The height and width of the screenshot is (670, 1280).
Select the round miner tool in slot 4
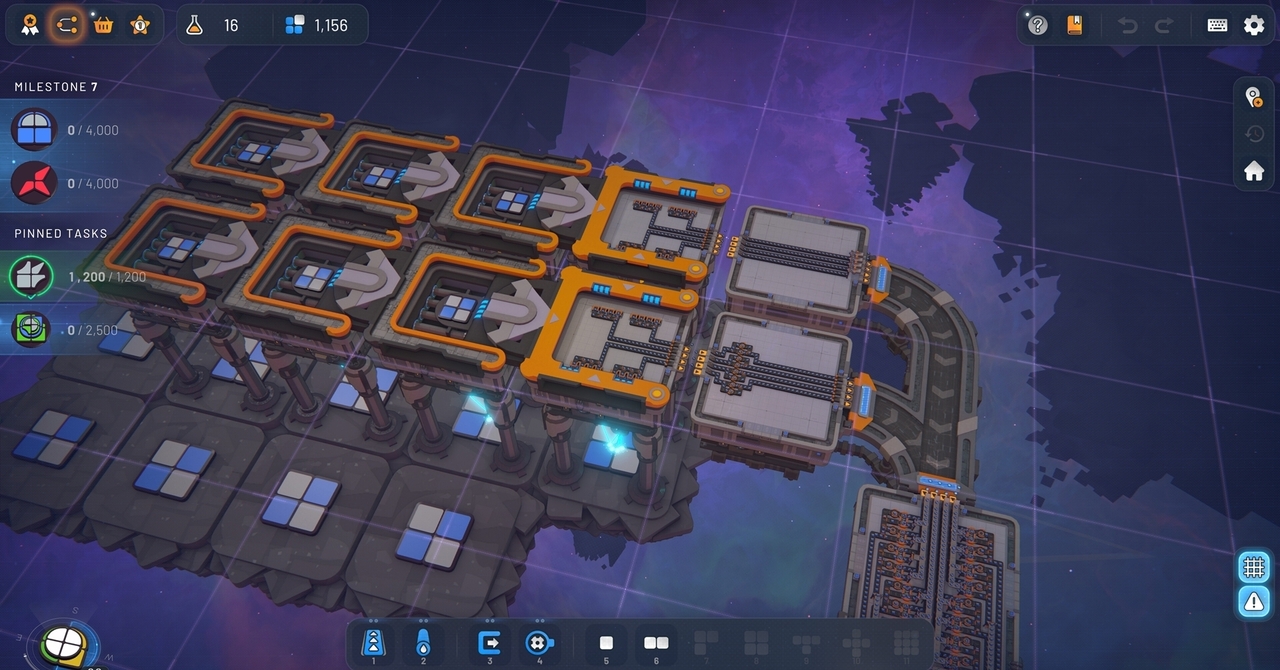click(540, 643)
